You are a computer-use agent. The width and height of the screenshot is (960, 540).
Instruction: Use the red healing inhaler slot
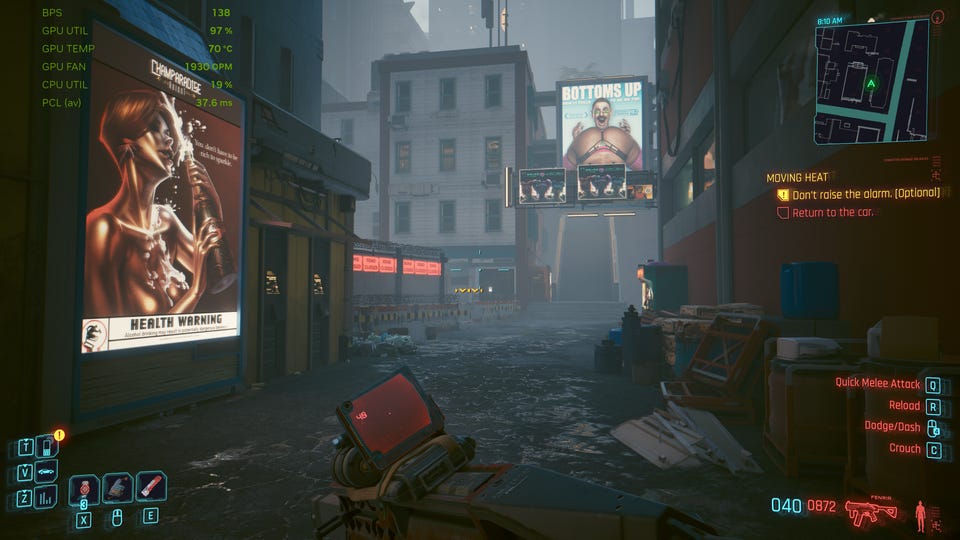click(84, 489)
